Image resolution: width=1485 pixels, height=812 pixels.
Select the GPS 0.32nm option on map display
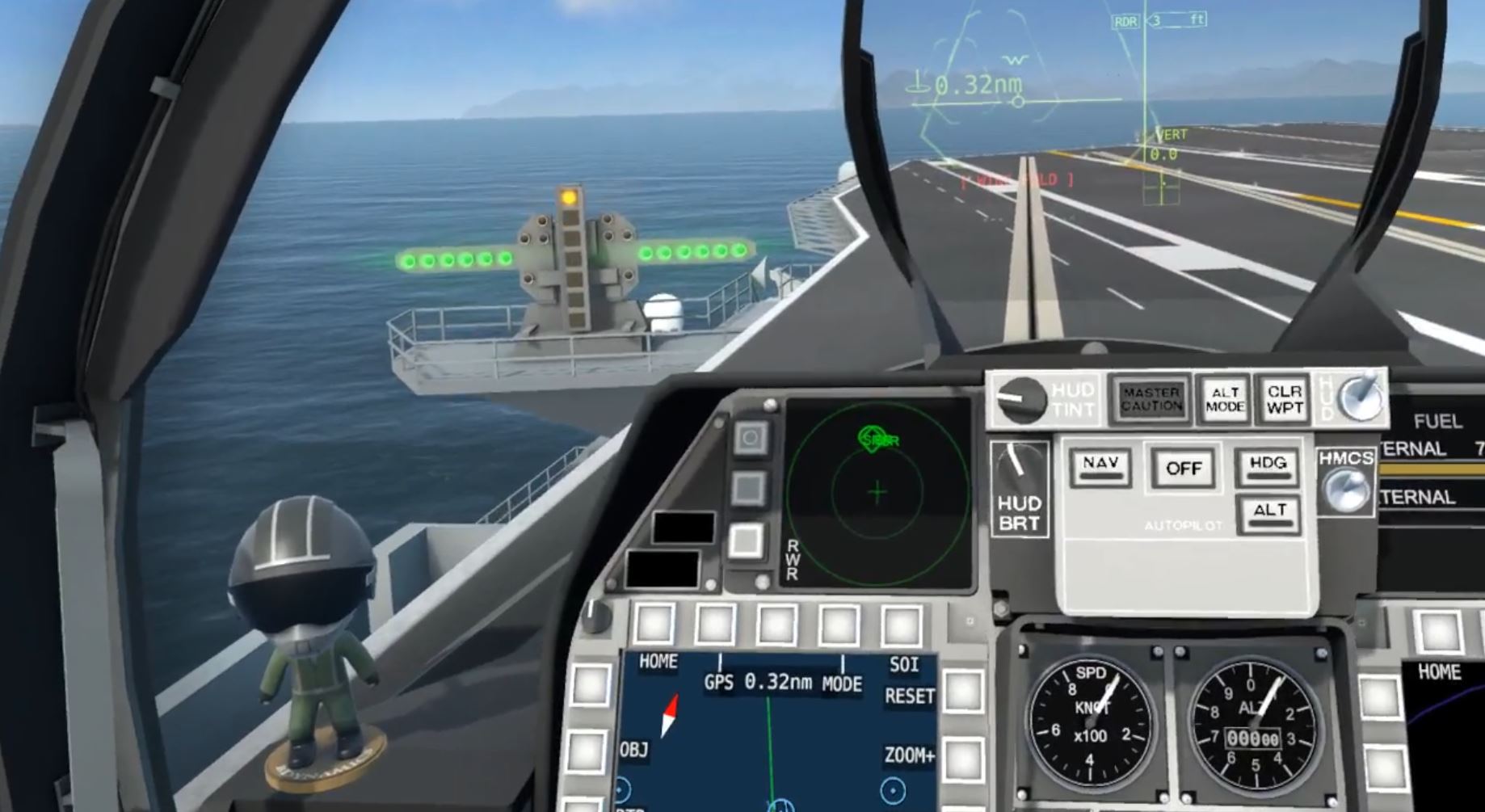(x=757, y=683)
